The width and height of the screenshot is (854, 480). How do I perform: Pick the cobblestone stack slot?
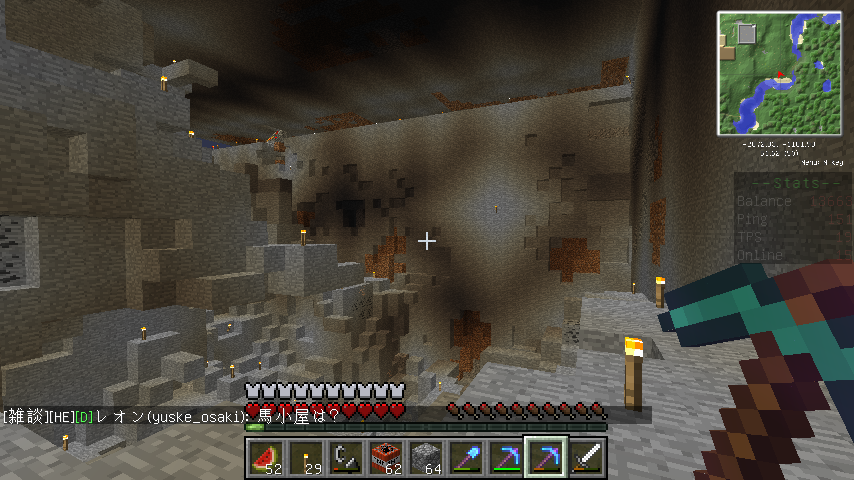426,457
